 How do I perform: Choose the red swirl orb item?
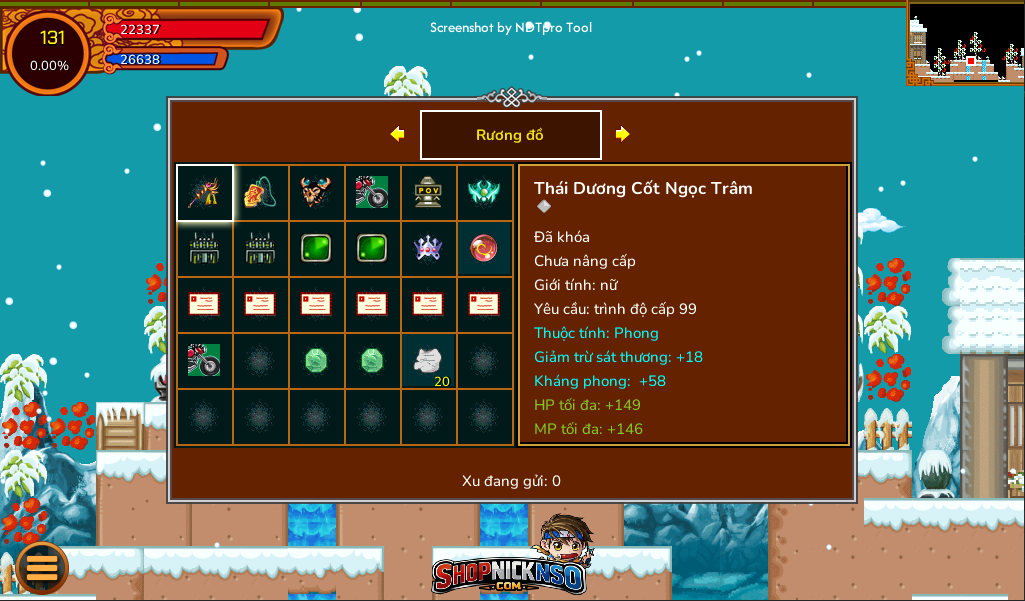pyautogui.click(x=484, y=248)
